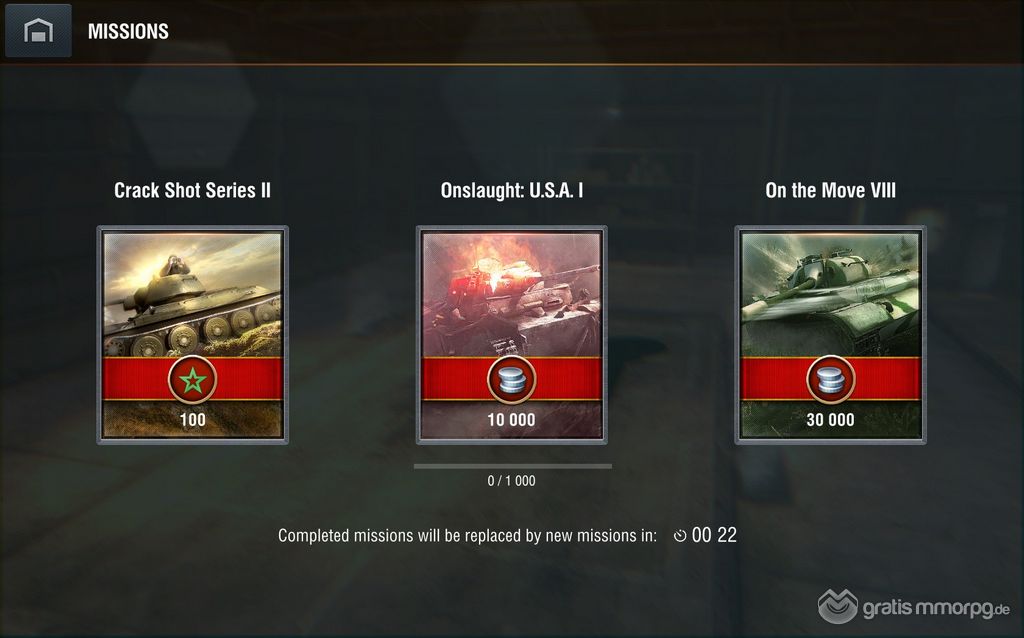Return to garage via home button
This screenshot has width=1024, height=638.
[x=38, y=31]
